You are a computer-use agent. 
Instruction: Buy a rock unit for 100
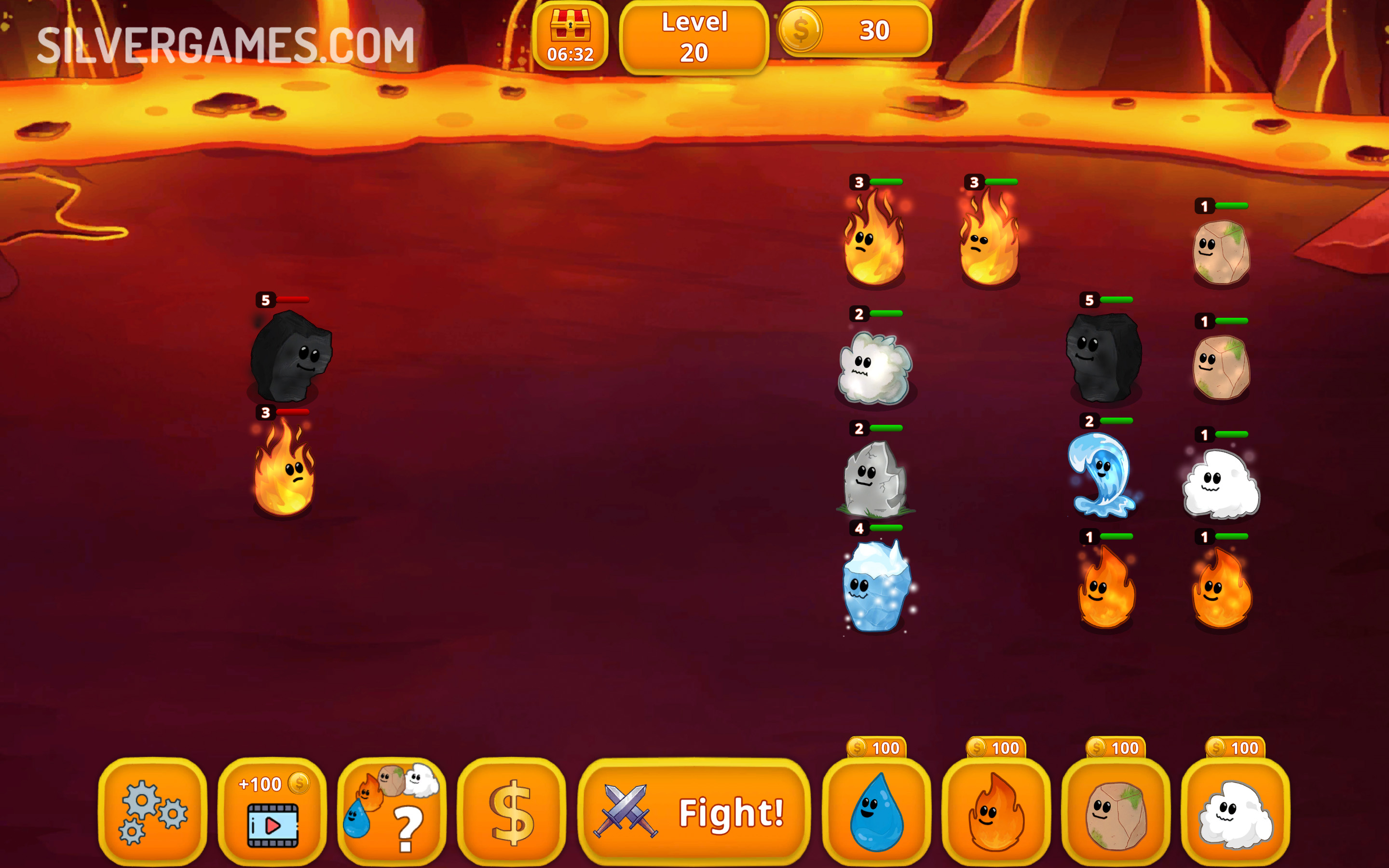1115,811
